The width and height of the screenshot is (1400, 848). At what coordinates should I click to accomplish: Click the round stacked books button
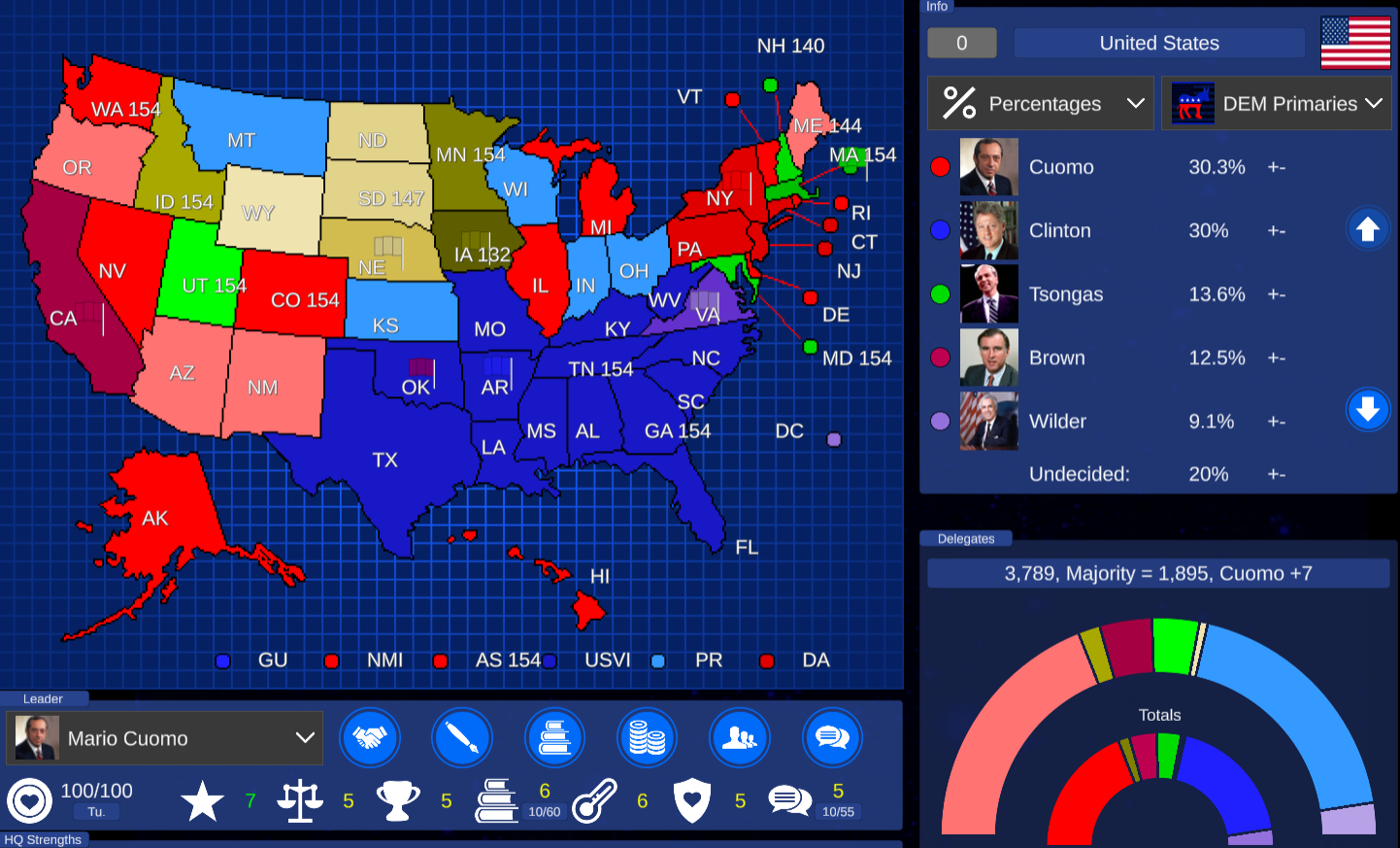[554, 738]
